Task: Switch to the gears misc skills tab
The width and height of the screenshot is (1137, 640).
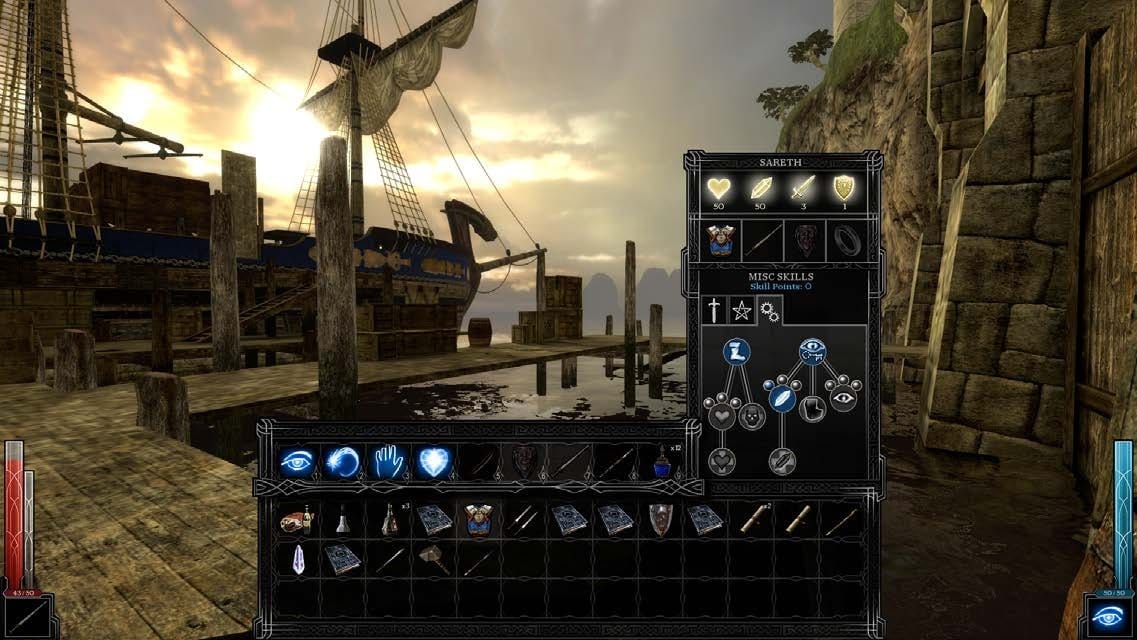Action: click(768, 311)
